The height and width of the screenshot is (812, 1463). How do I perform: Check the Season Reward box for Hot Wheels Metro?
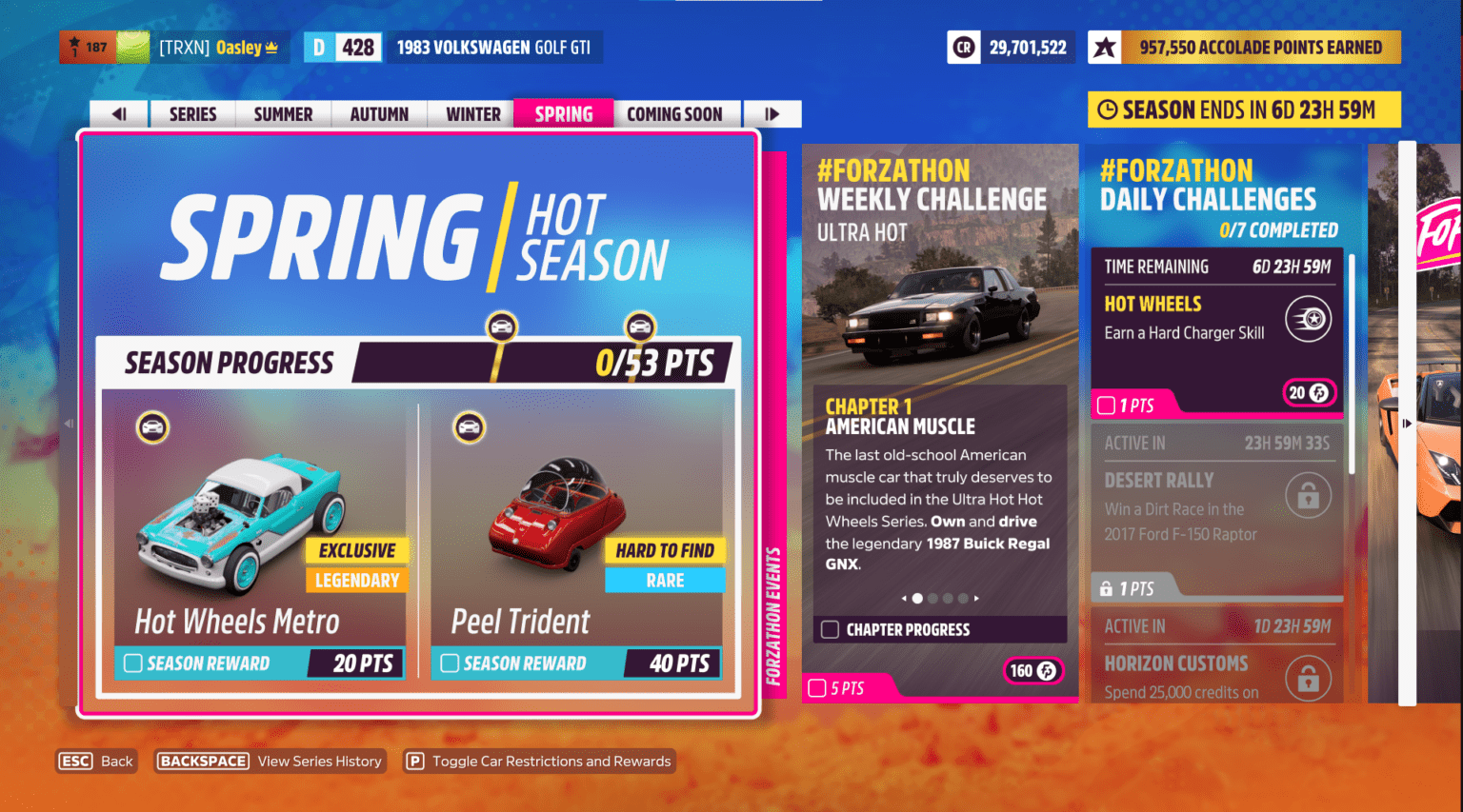134,663
